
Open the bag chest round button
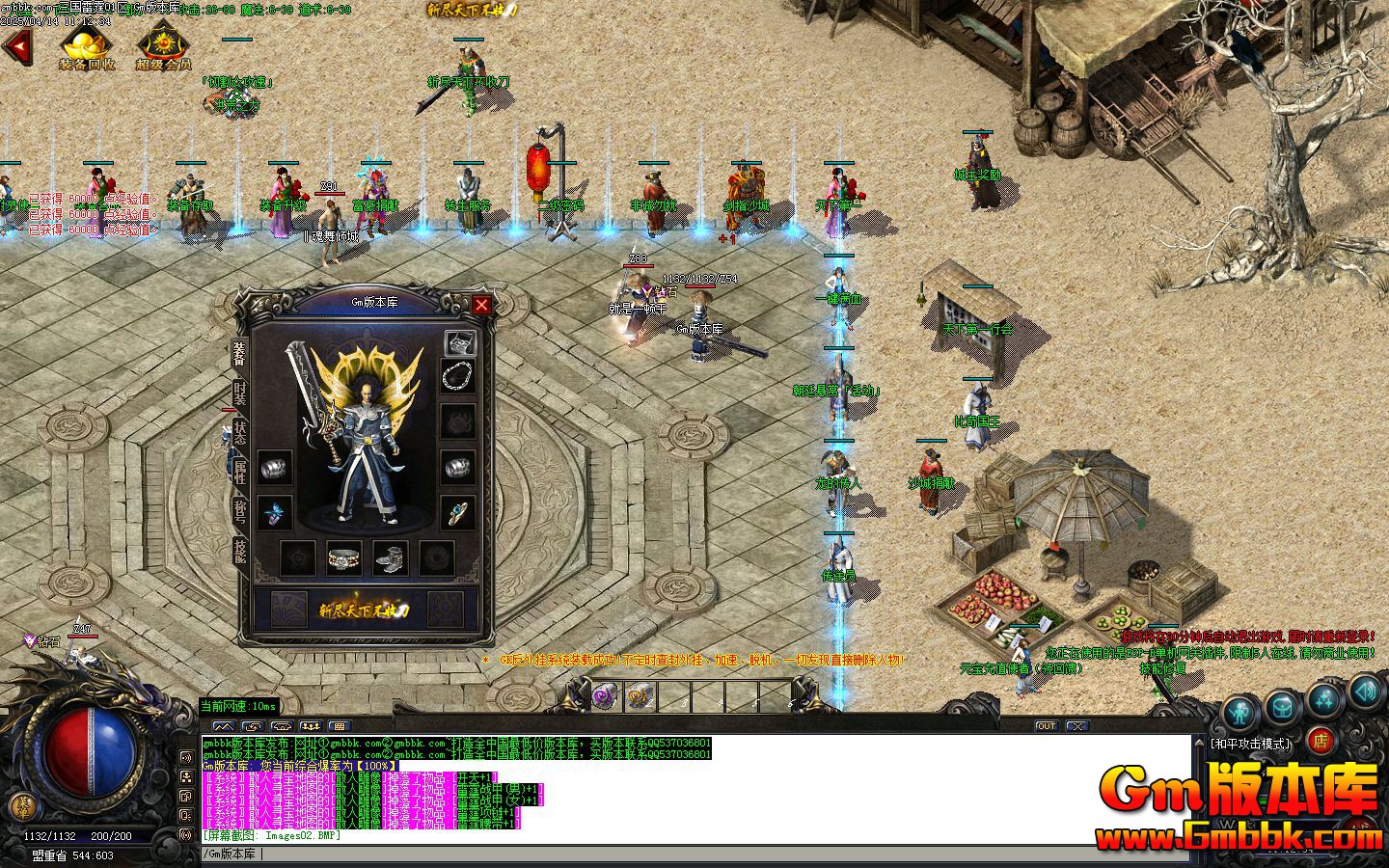[1282, 706]
